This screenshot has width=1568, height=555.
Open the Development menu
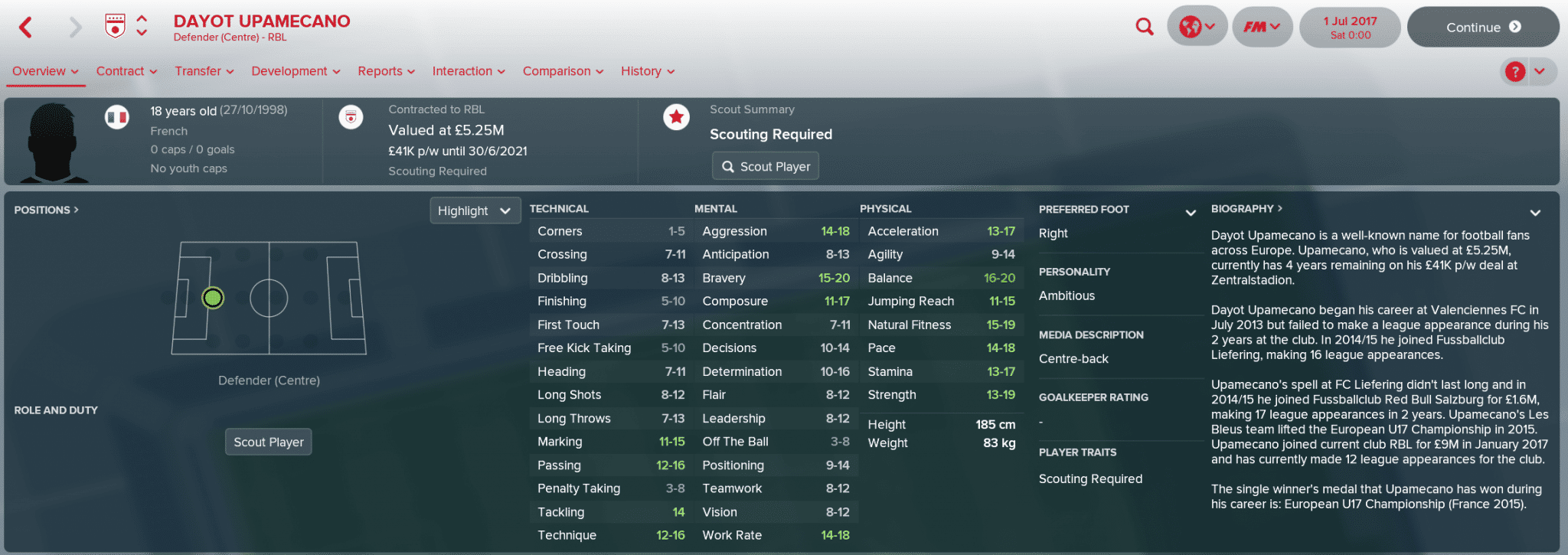(296, 71)
